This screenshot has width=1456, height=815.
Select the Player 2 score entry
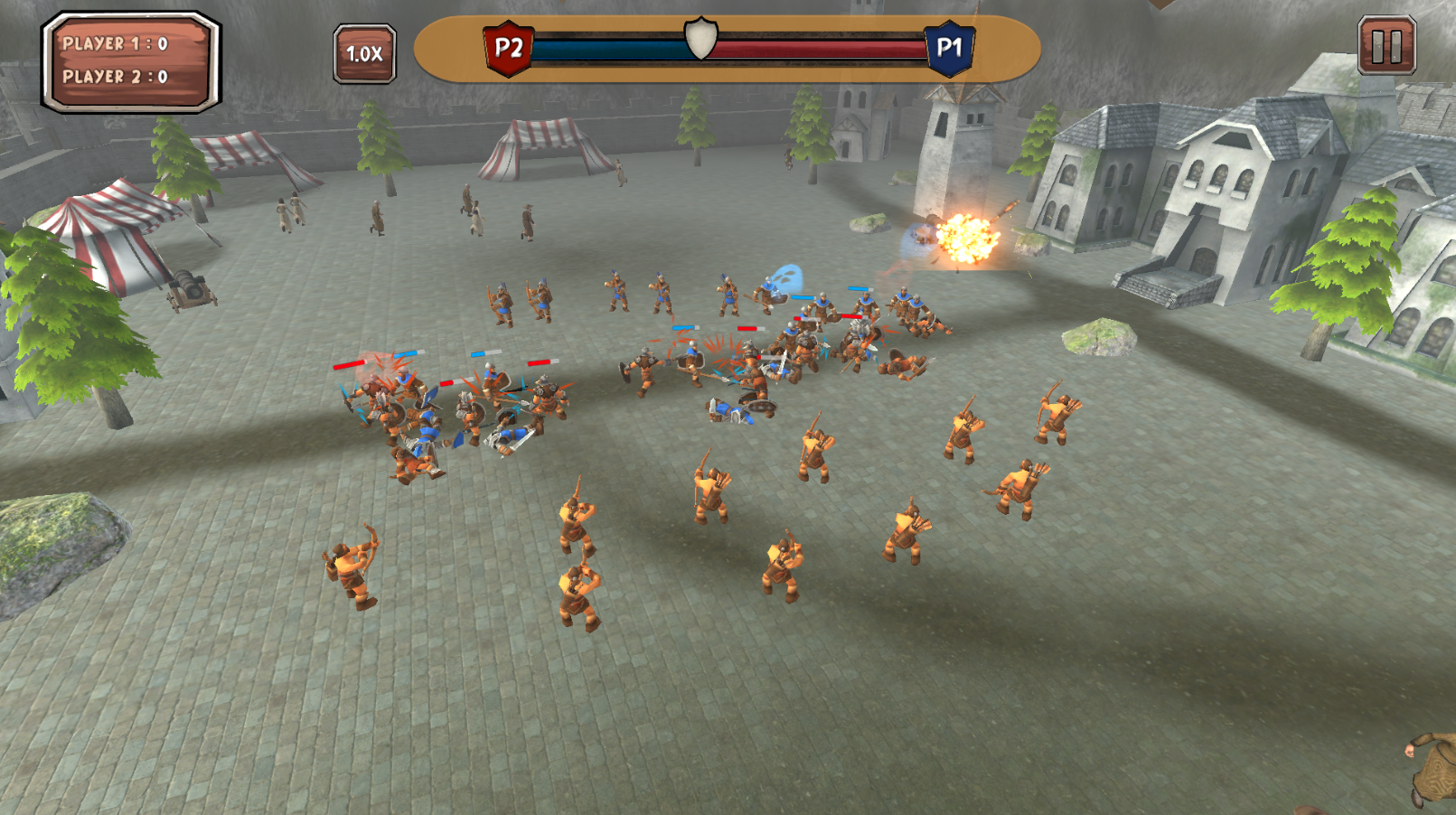pos(113,76)
